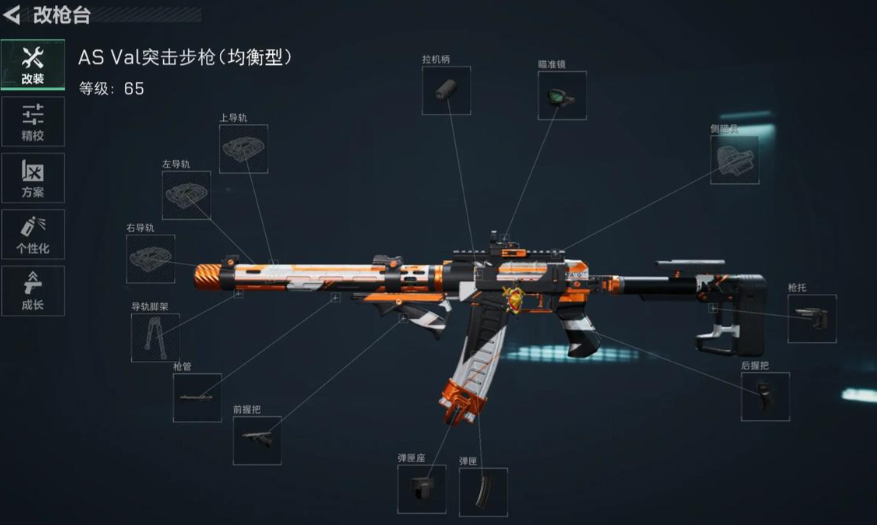Switch to the 改装 tab

tap(32, 65)
